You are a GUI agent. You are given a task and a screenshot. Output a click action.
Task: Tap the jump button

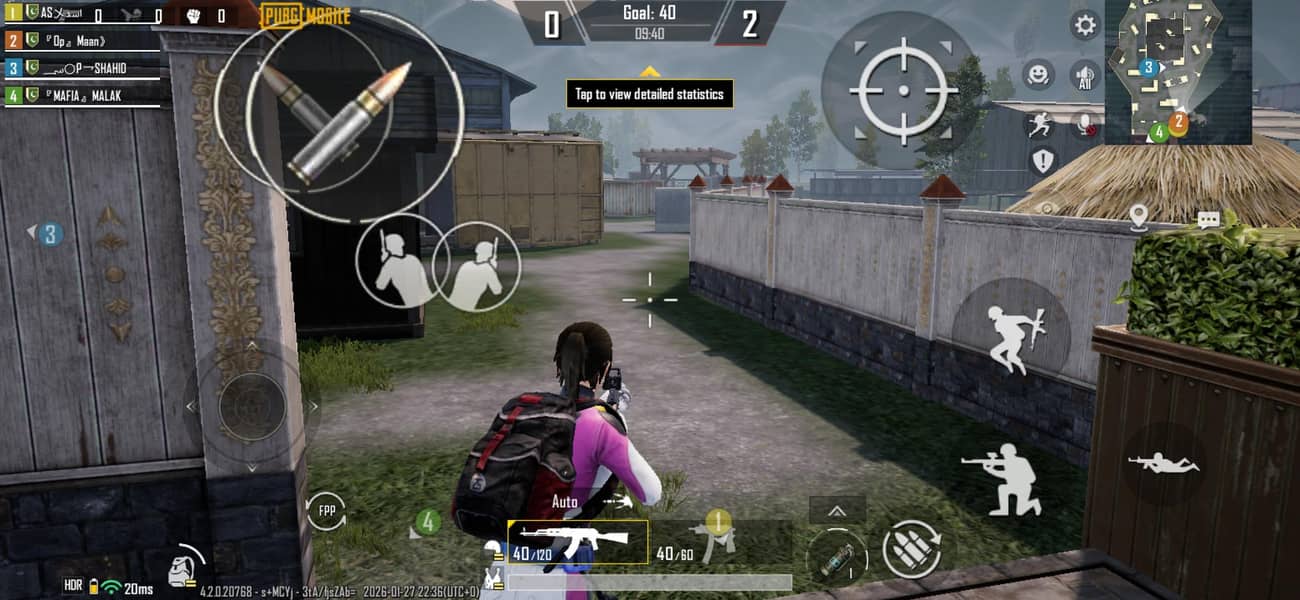tap(1011, 337)
